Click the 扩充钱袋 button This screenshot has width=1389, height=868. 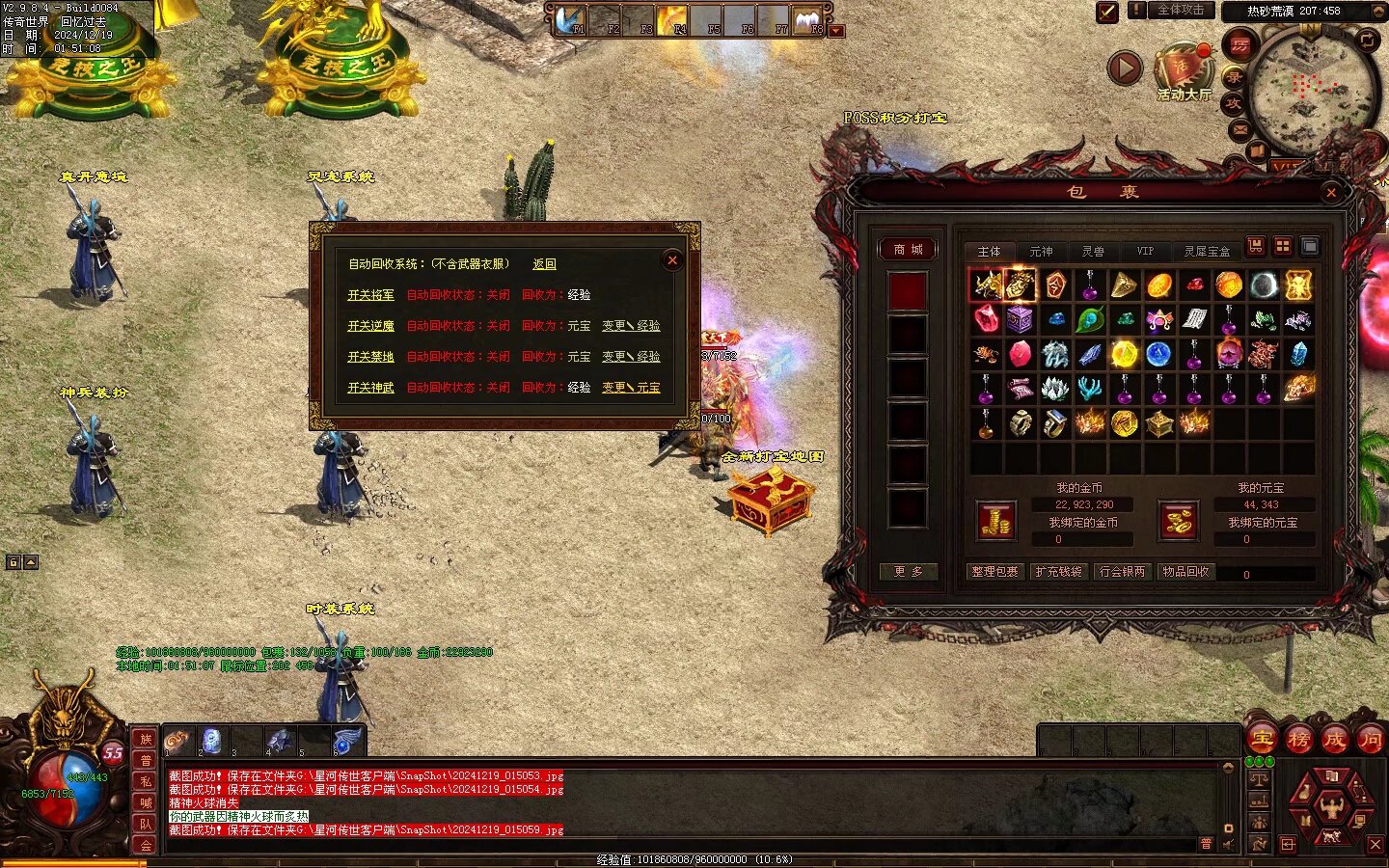[x=1058, y=572]
